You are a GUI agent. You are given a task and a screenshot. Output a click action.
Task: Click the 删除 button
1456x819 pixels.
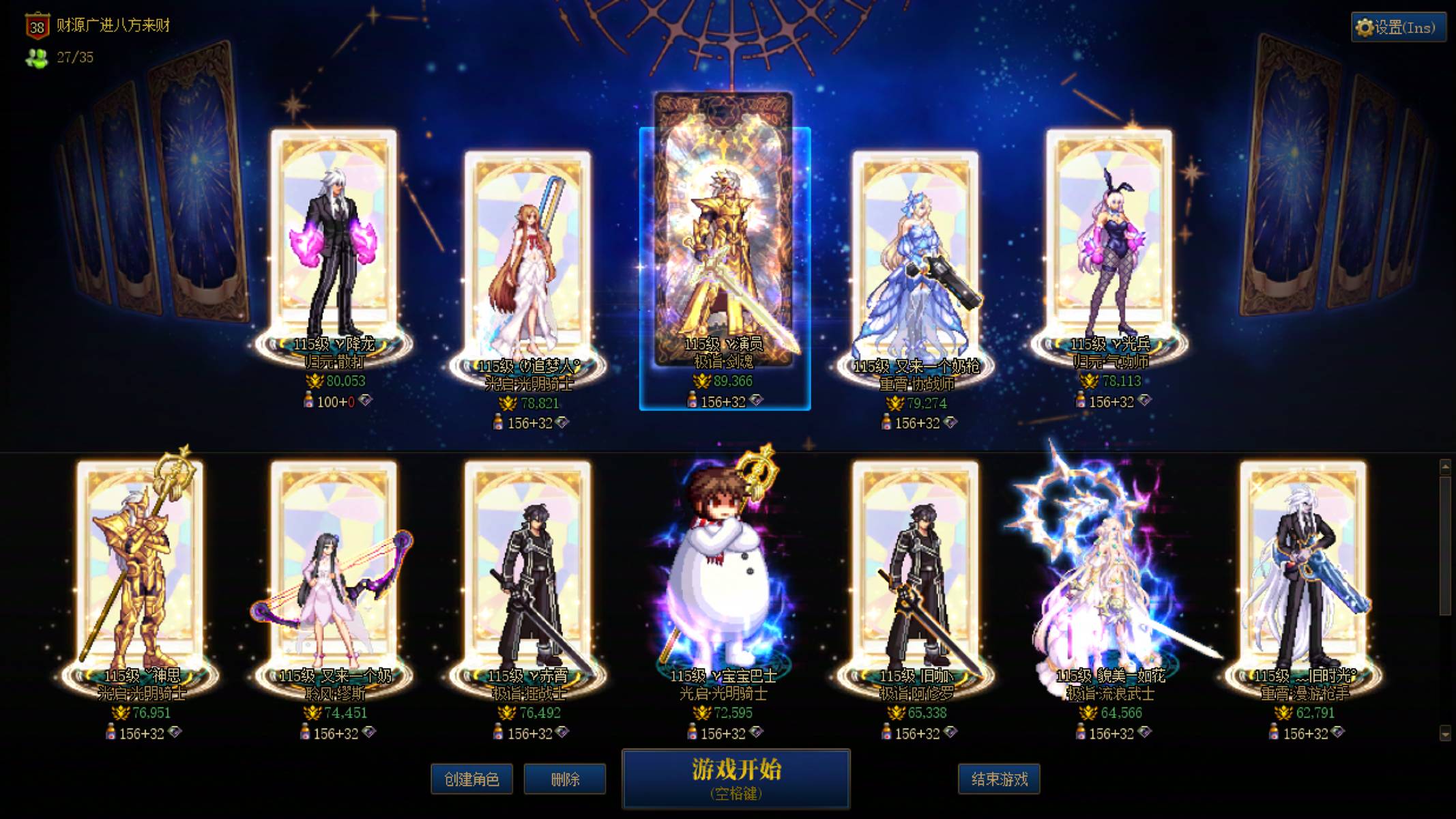coord(564,779)
